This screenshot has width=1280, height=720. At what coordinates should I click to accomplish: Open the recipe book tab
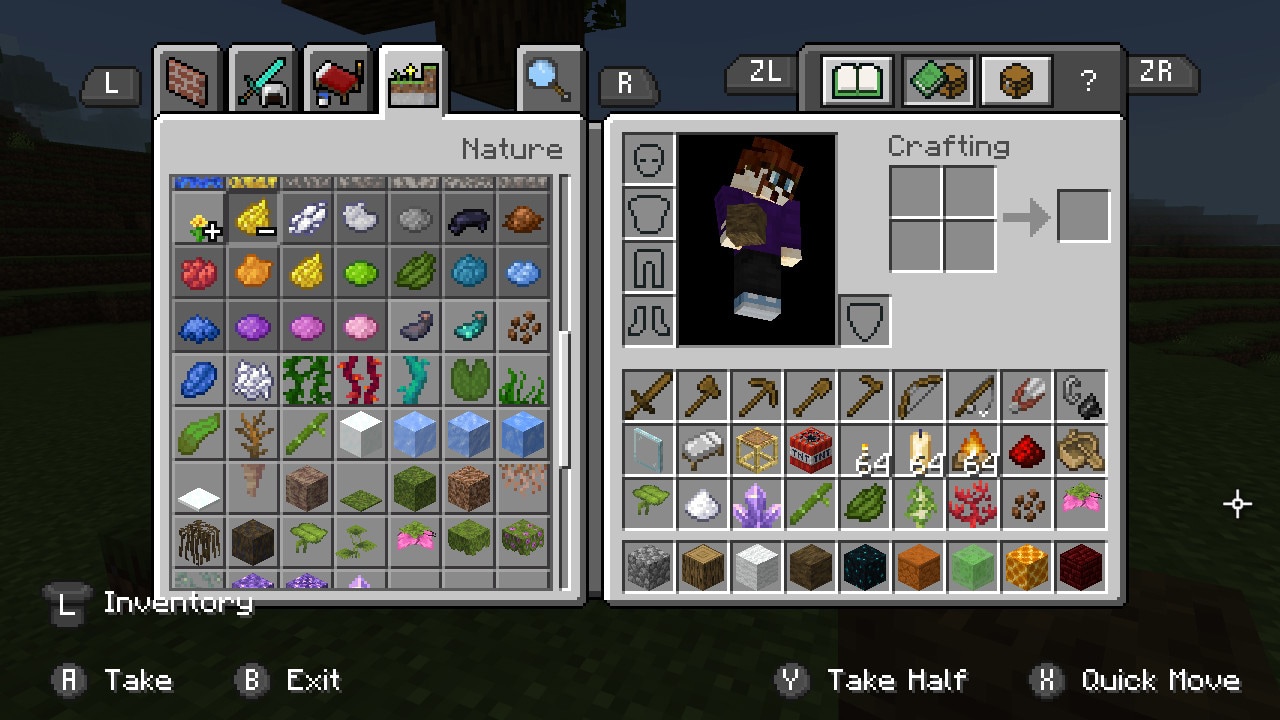pyautogui.click(x=857, y=80)
